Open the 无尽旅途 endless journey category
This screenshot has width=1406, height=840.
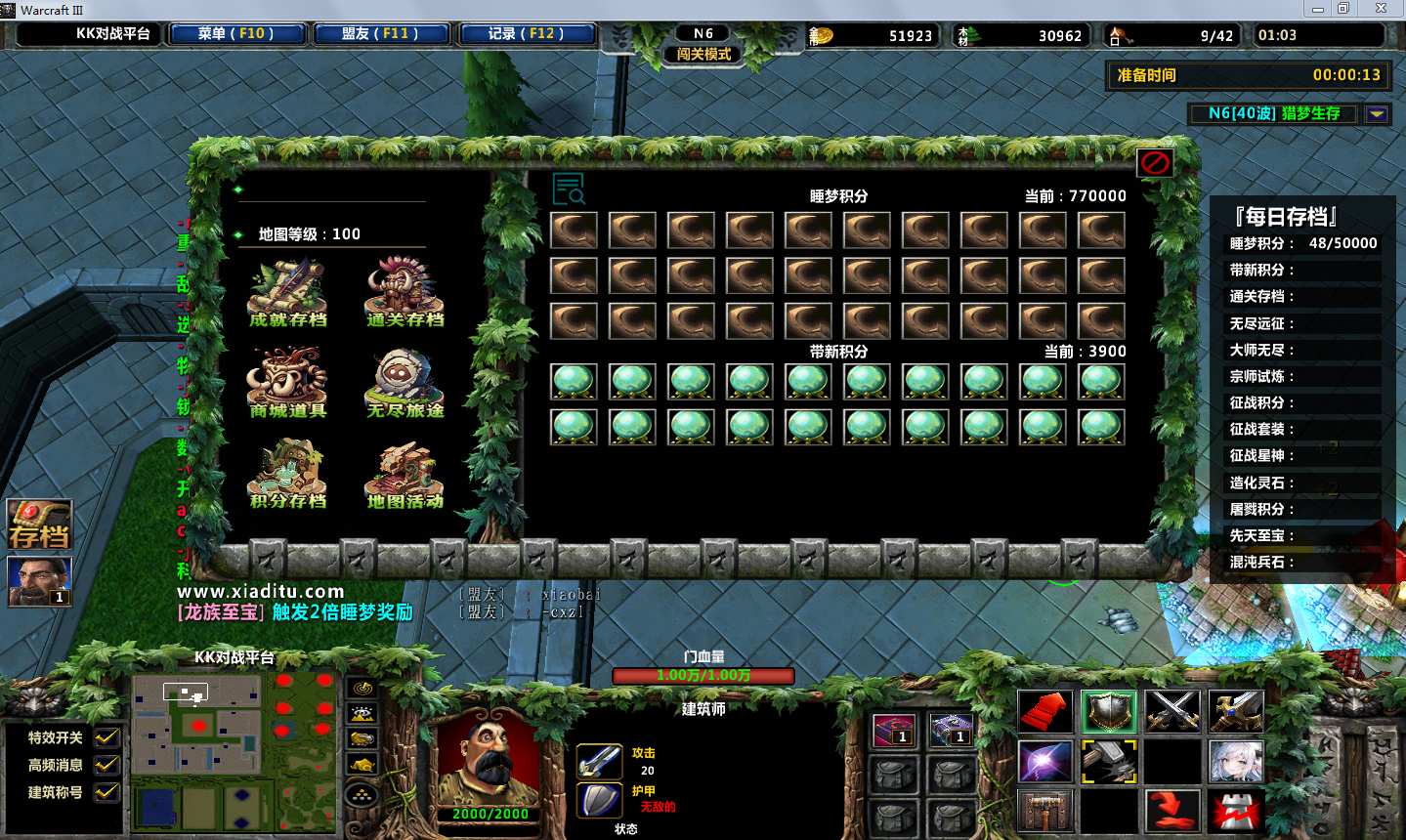(405, 384)
